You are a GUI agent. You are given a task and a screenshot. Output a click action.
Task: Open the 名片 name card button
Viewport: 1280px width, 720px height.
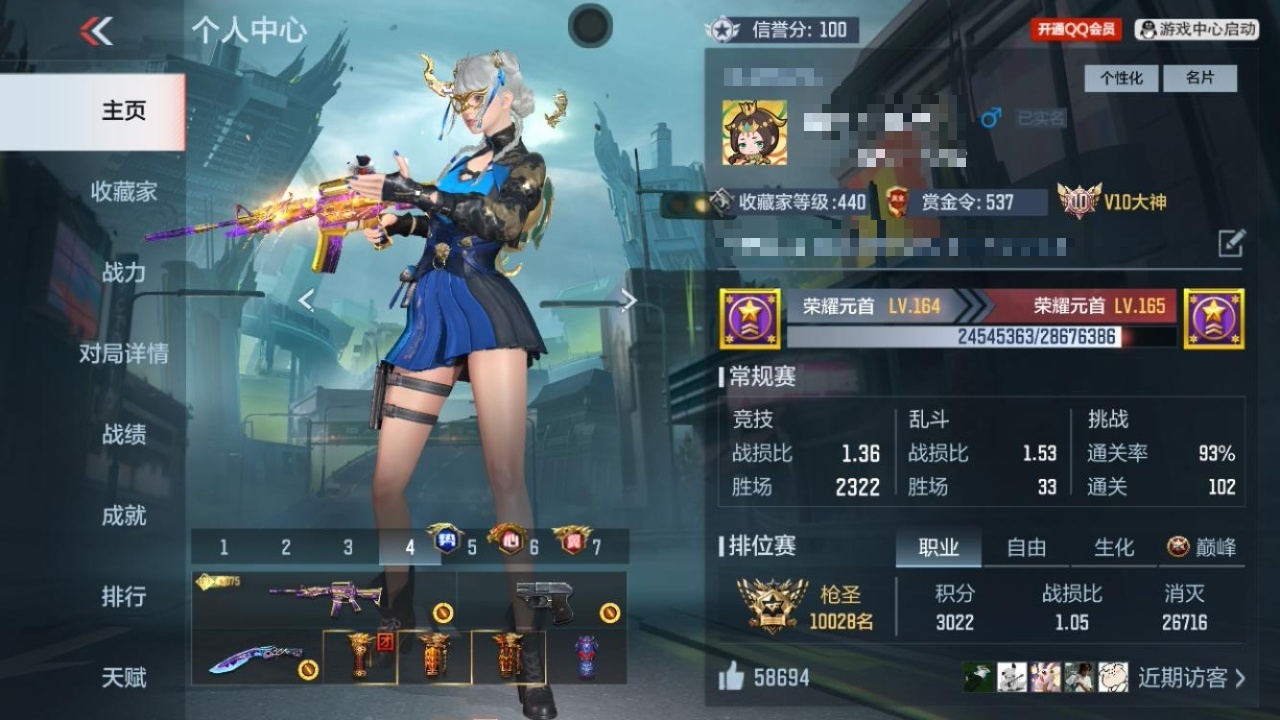coord(1200,78)
